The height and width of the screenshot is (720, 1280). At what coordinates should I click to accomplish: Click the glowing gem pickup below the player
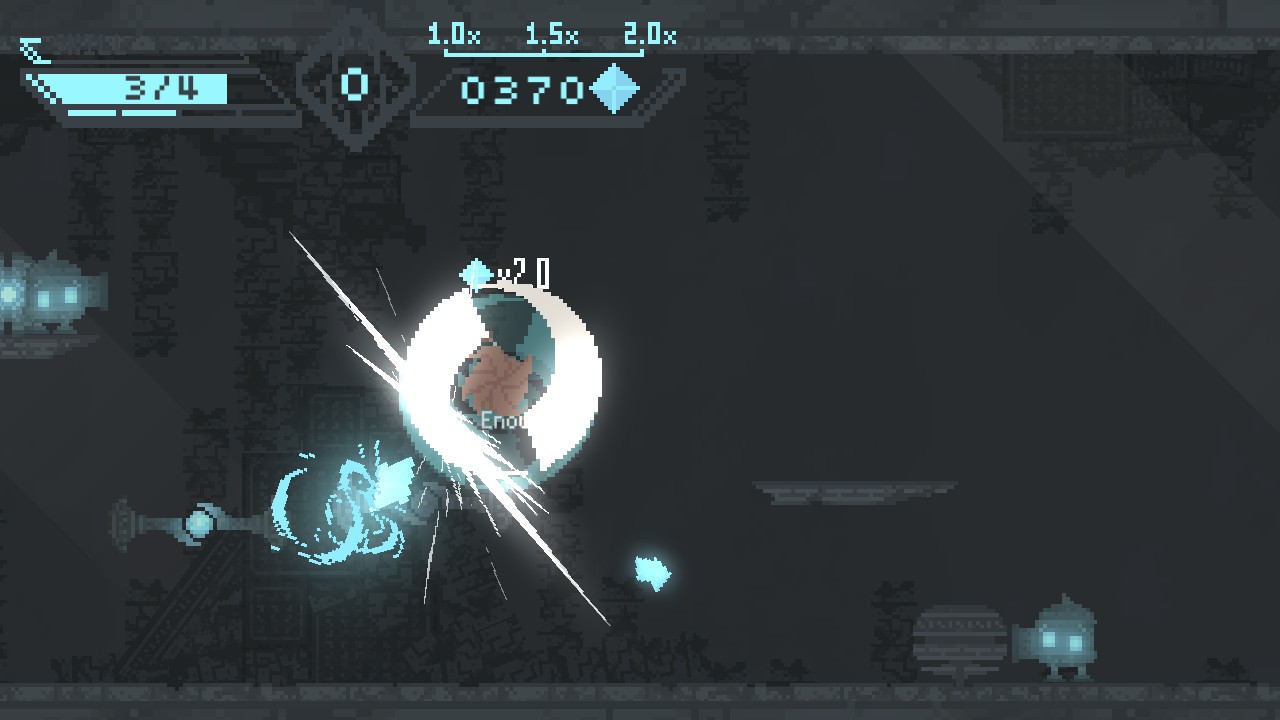(651, 572)
